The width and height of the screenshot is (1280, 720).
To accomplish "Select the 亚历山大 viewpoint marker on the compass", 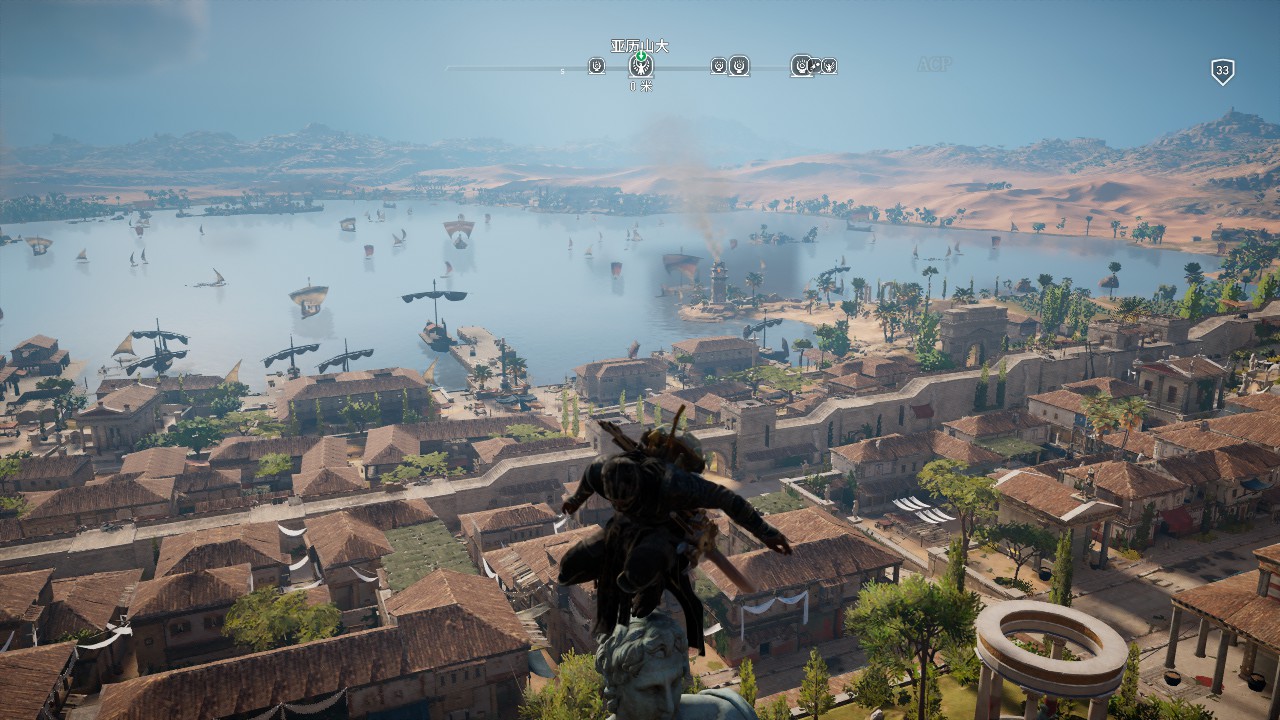I will 641,66.
